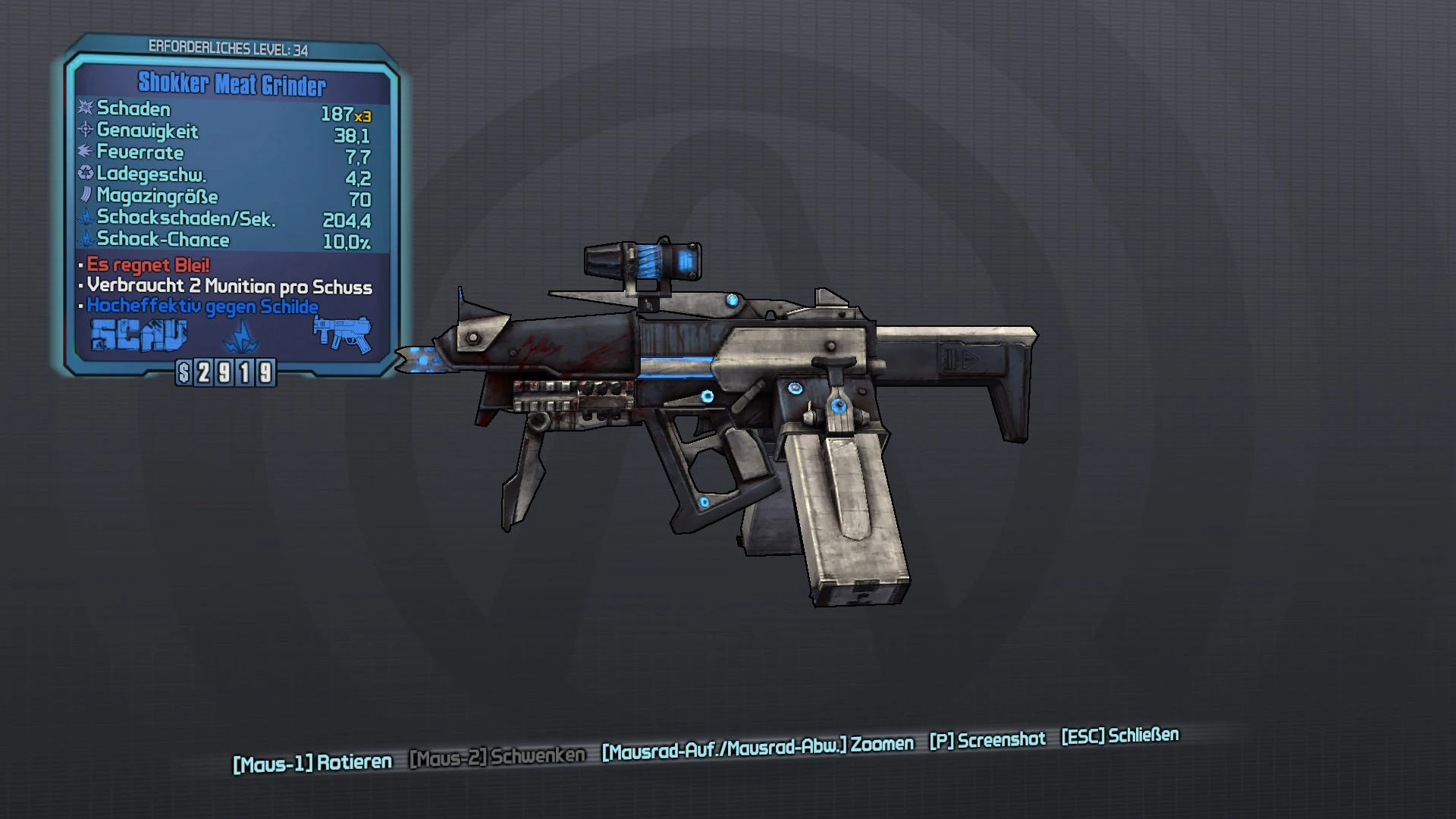Toggle the Hocheffektiv gegen Schilde effect
The height and width of the screenshot is (819, 1456).
(x=202, y=307)
